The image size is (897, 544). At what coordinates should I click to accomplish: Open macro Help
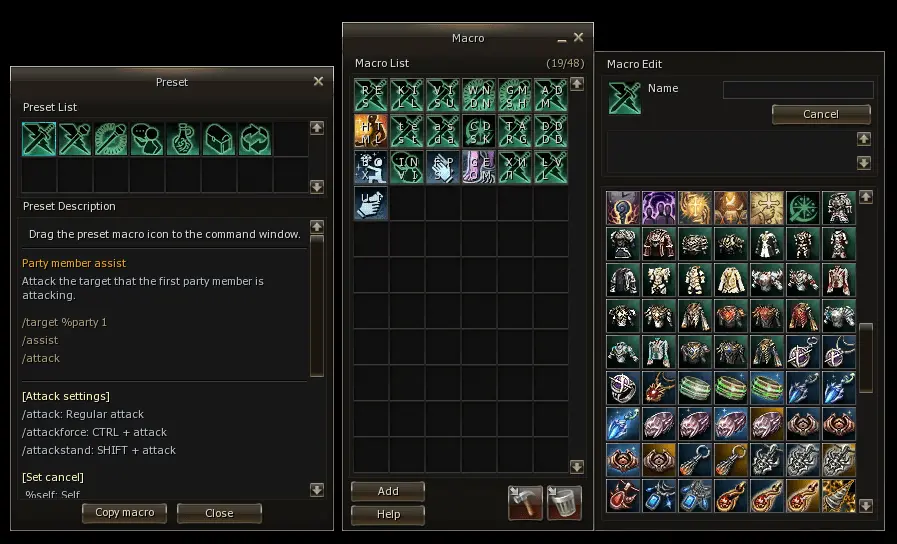(x=388, y=514)
